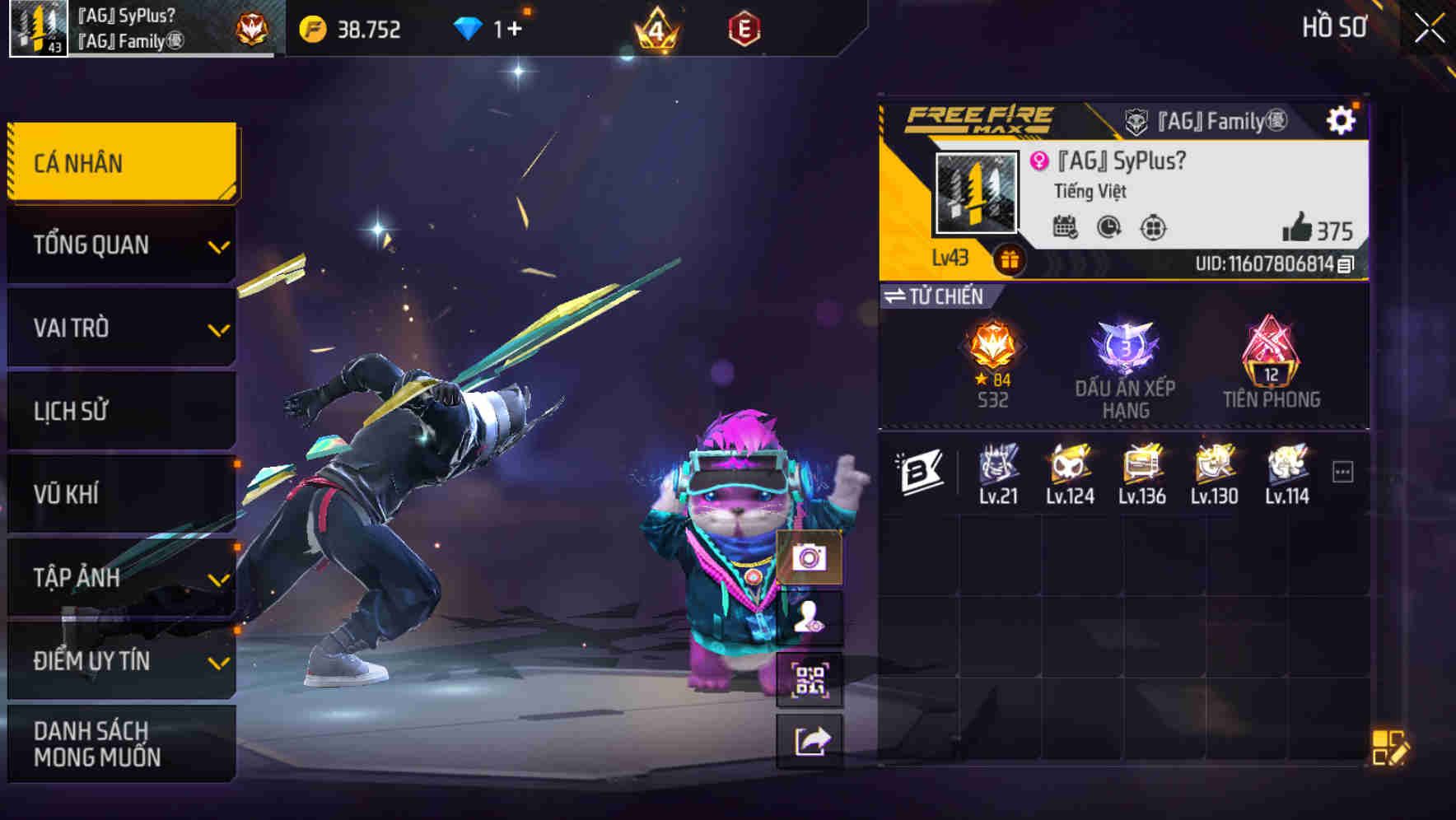
Task: Expand the Tổng Quan section
Action: coord(121,245)
